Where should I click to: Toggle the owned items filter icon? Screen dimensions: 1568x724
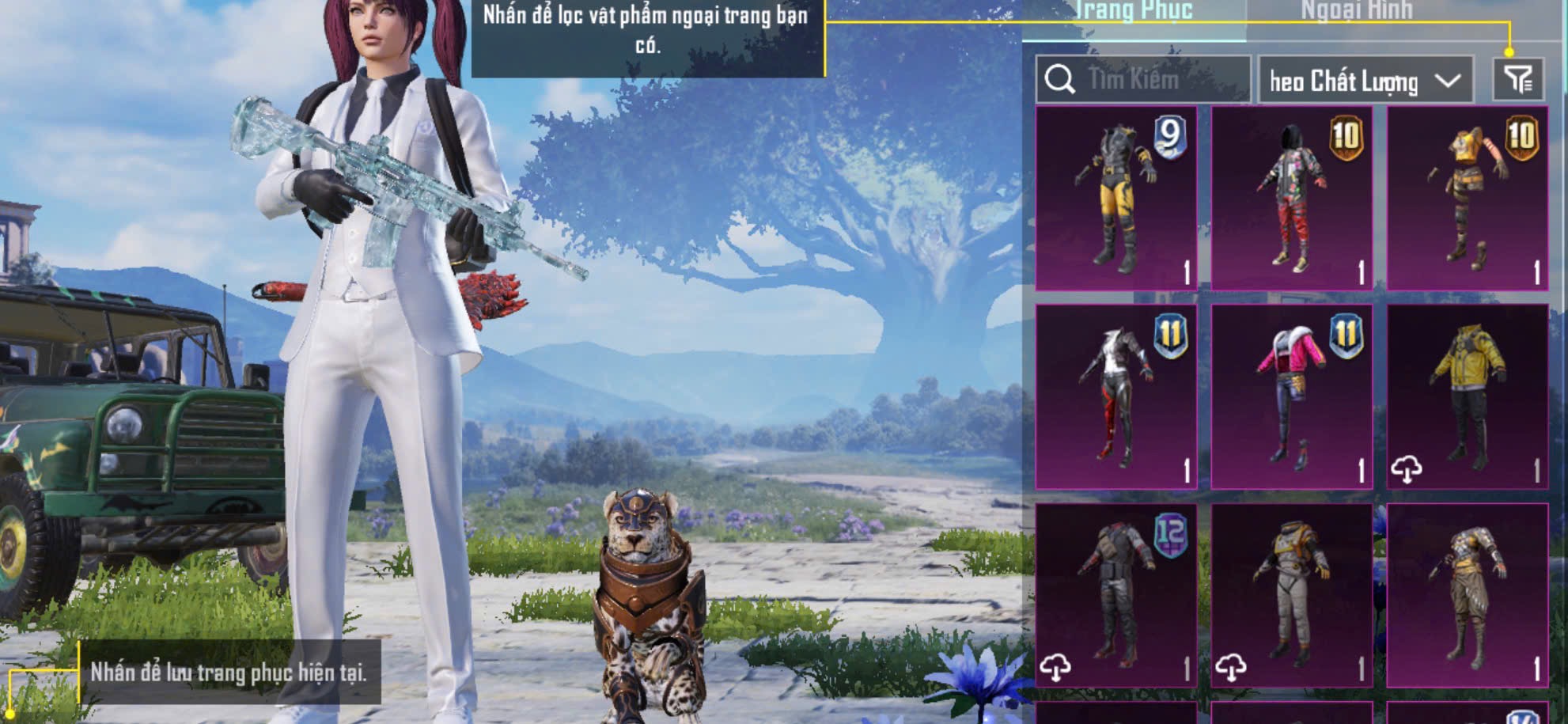pos(1517,79)
